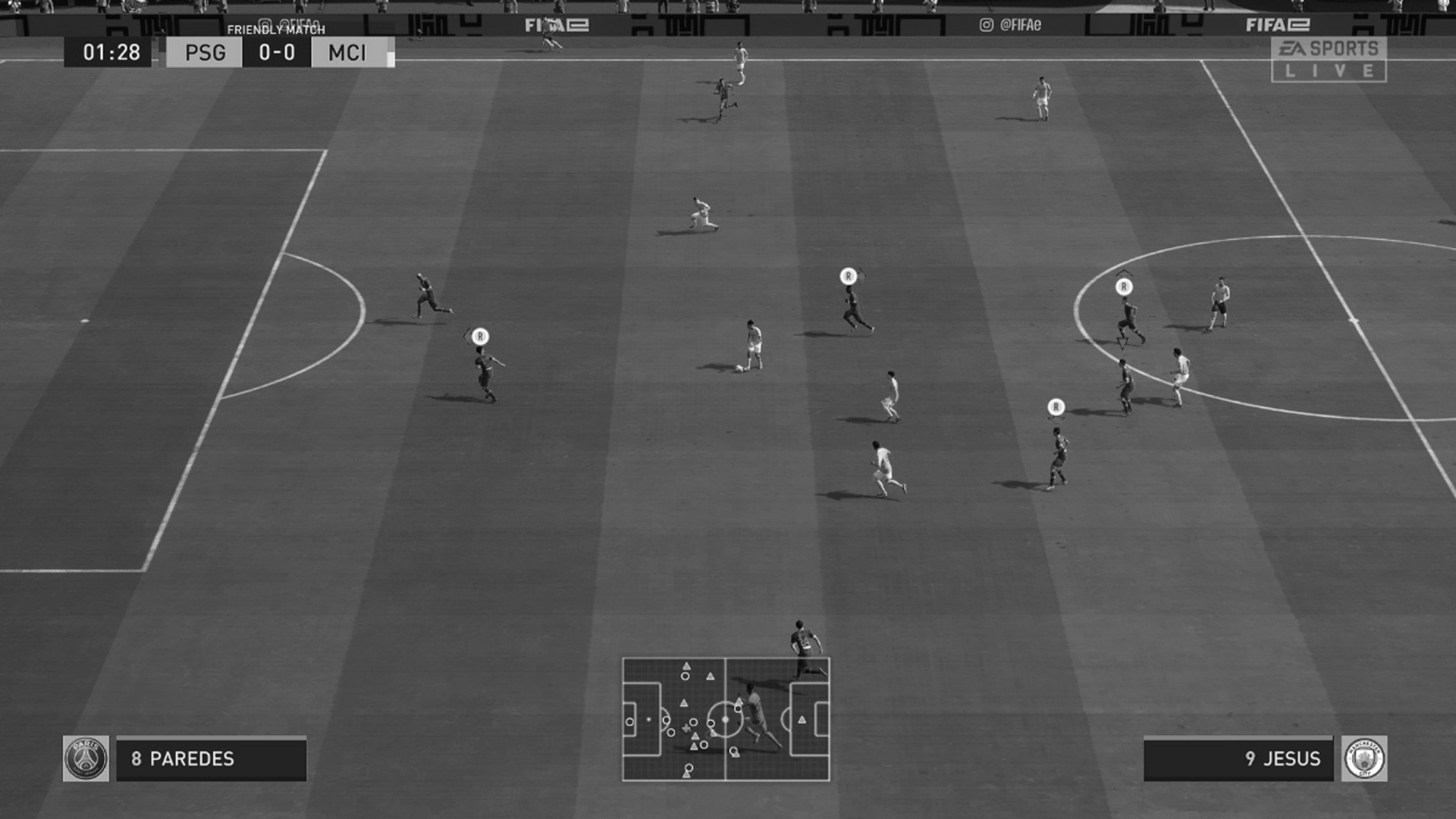Select the PSG tab on the scoreboard
The width and height of the screenshot is (1456, 819).
(x=204, y=54)
